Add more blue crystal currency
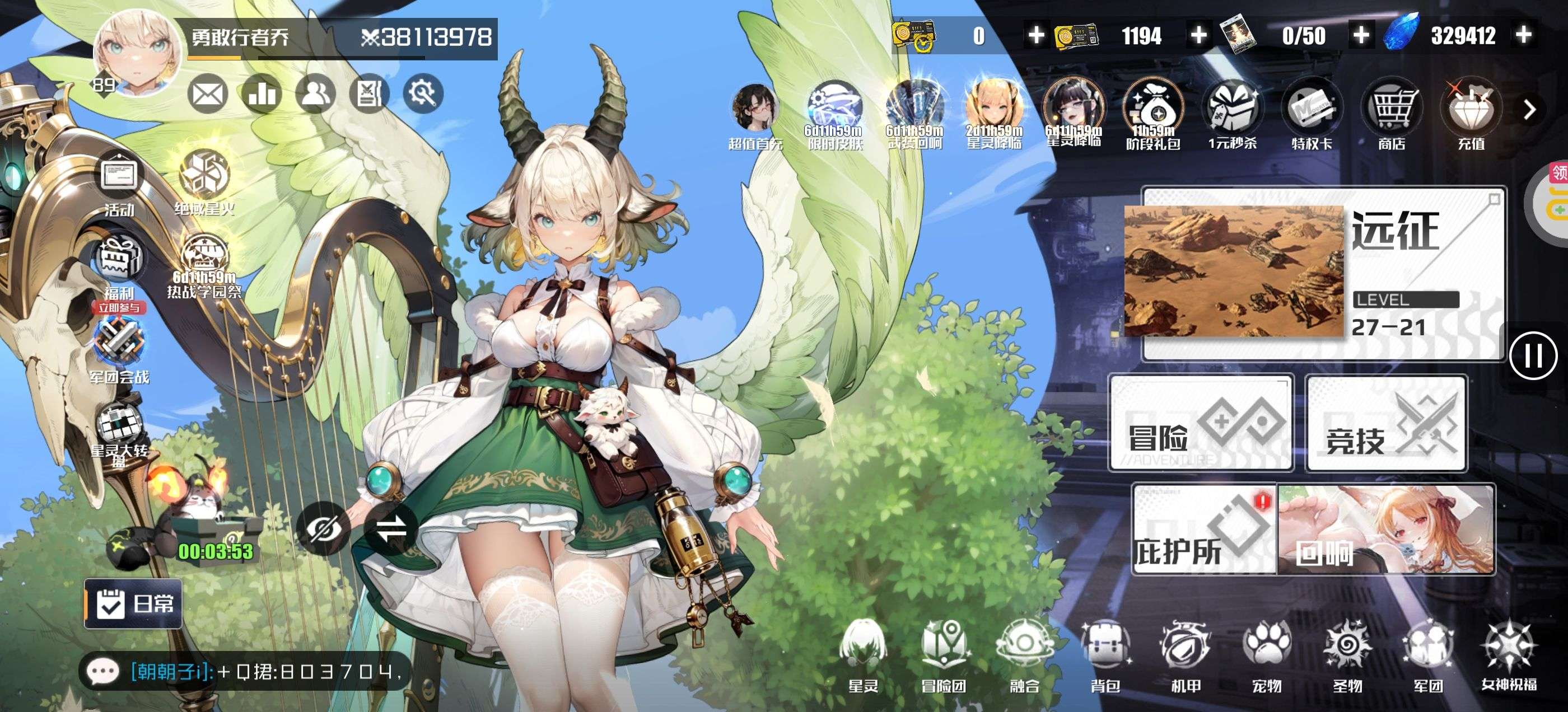The image size is (1568, 712). [x=1524, y=35]
